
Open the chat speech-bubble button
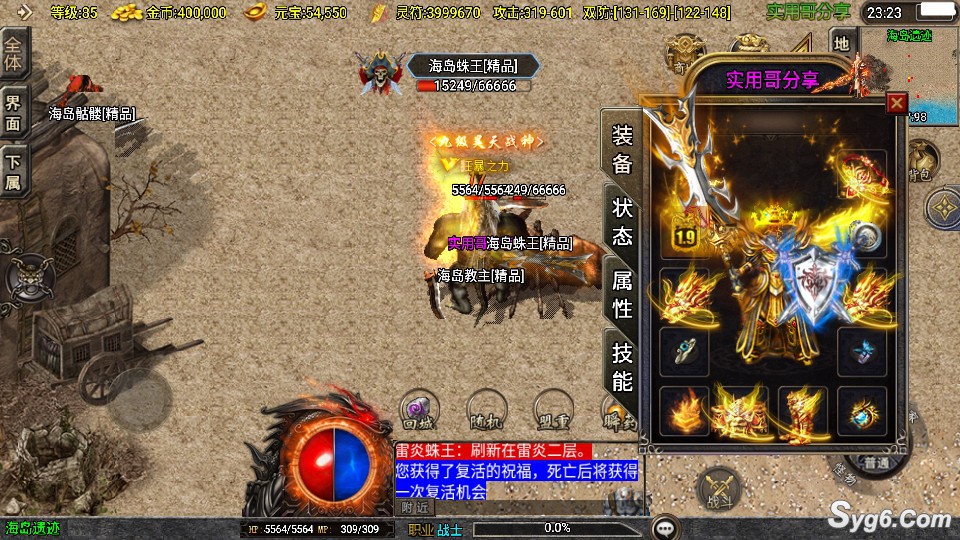[x=664, y=527]
